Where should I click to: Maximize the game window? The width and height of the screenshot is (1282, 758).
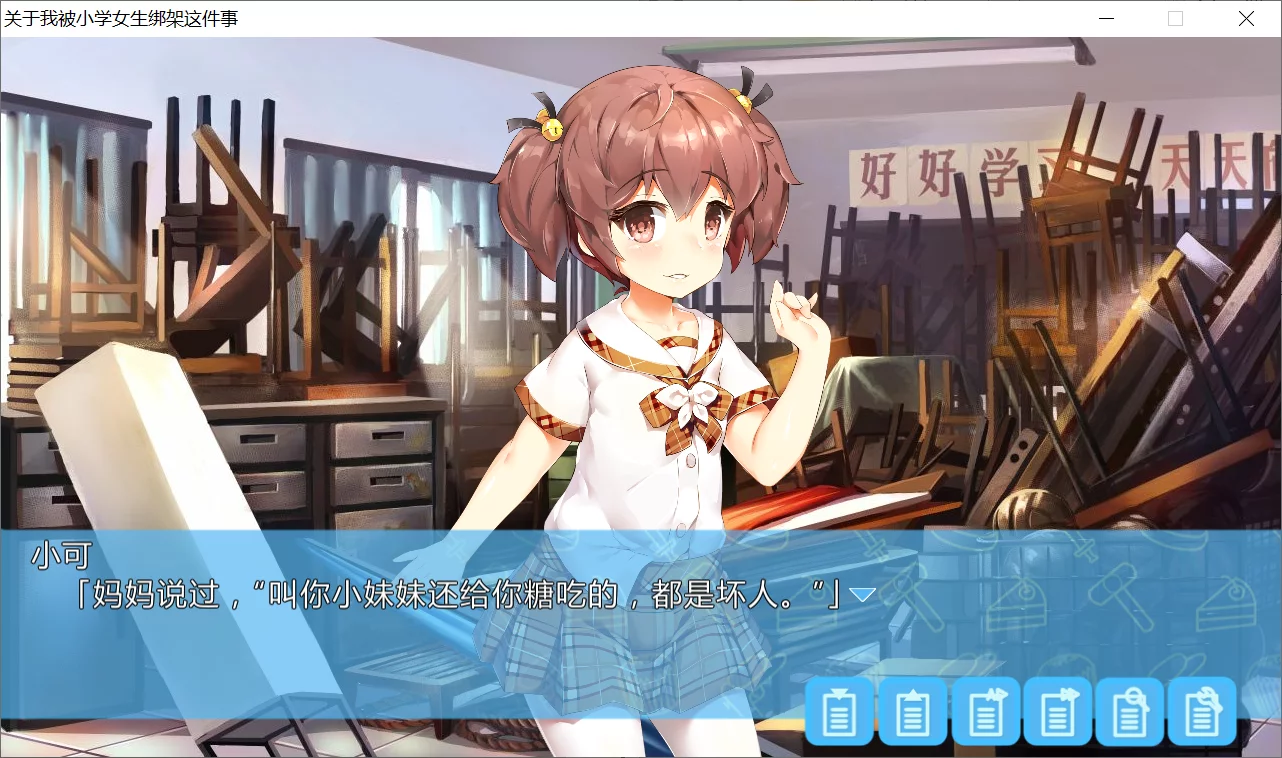1175,18
